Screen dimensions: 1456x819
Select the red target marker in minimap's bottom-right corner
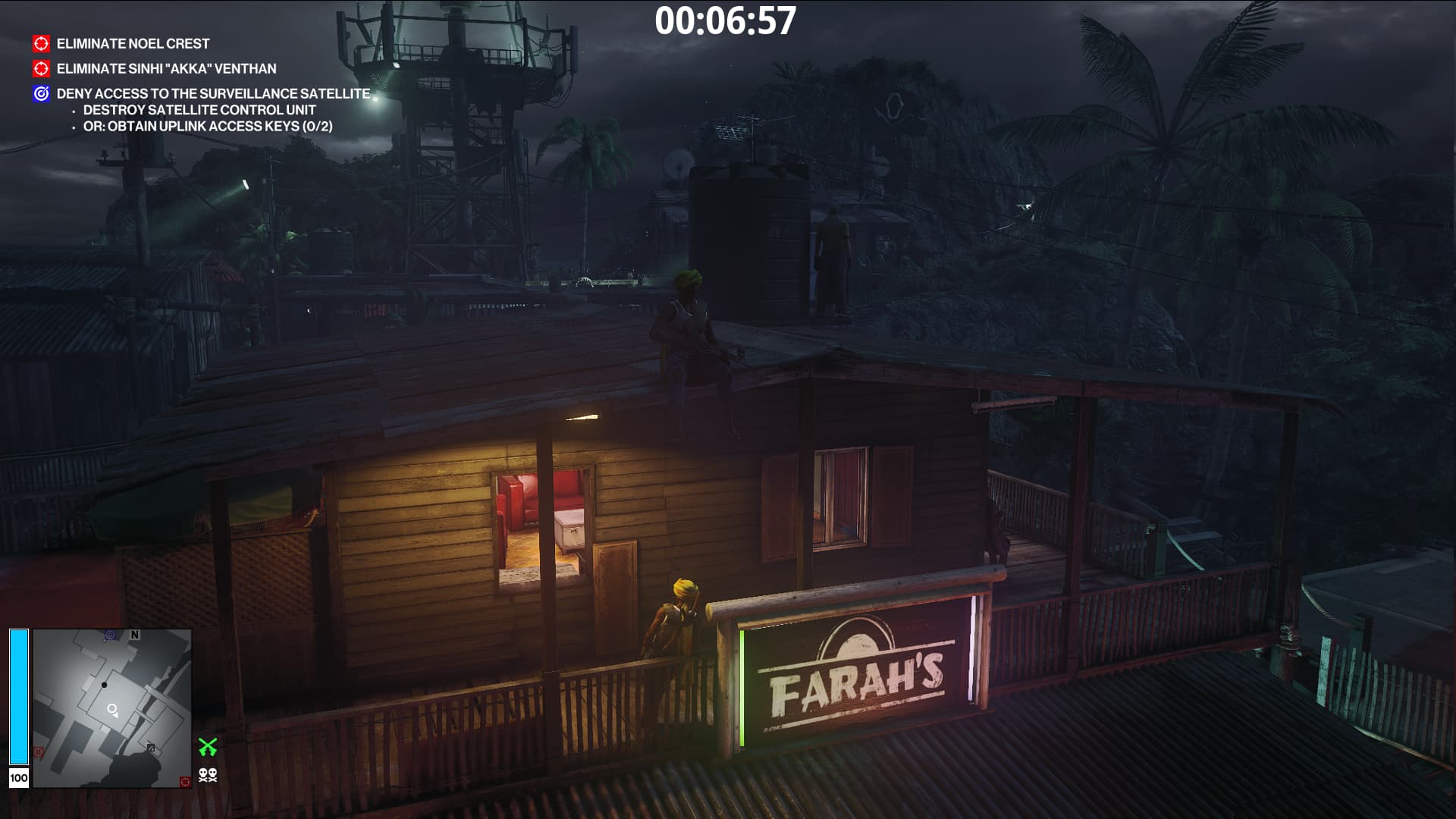[184, 781]
